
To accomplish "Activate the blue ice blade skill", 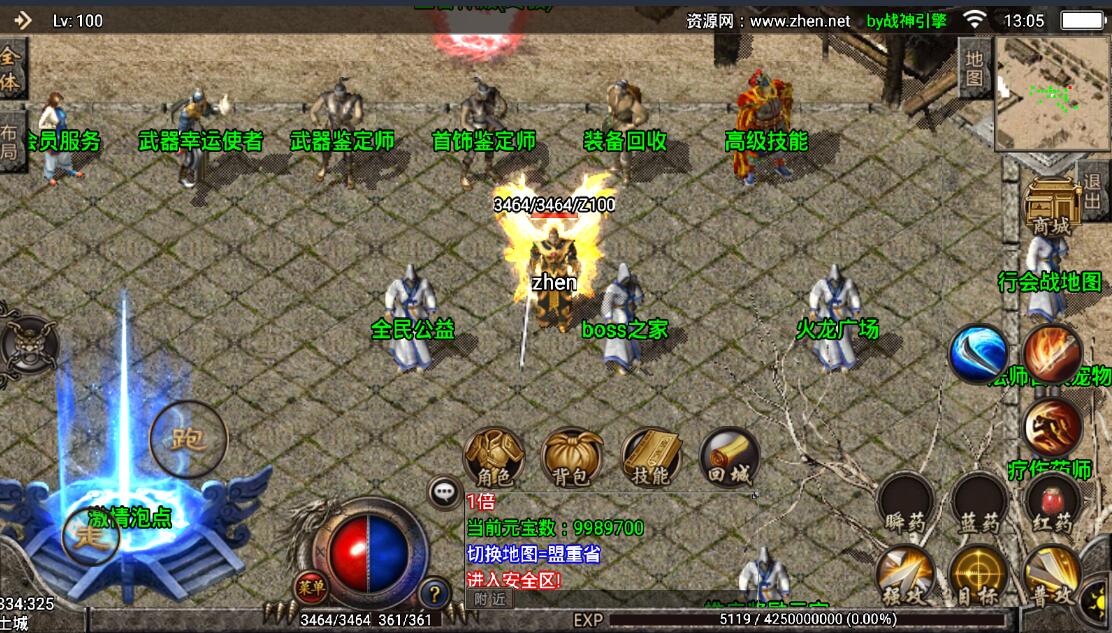I will pos(979,354).
